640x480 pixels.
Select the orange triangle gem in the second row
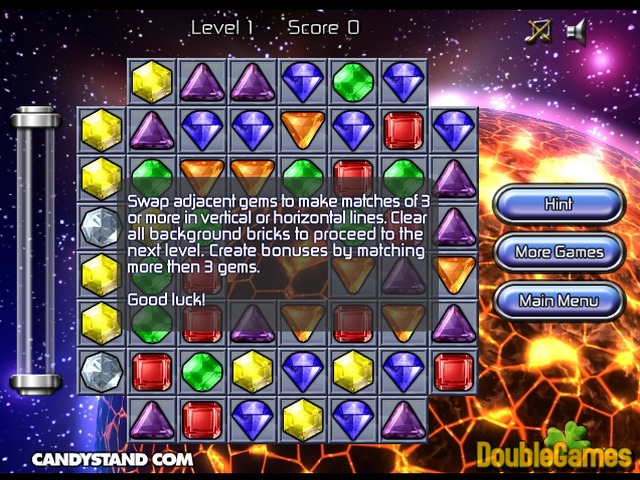click(x=303, y=130)
